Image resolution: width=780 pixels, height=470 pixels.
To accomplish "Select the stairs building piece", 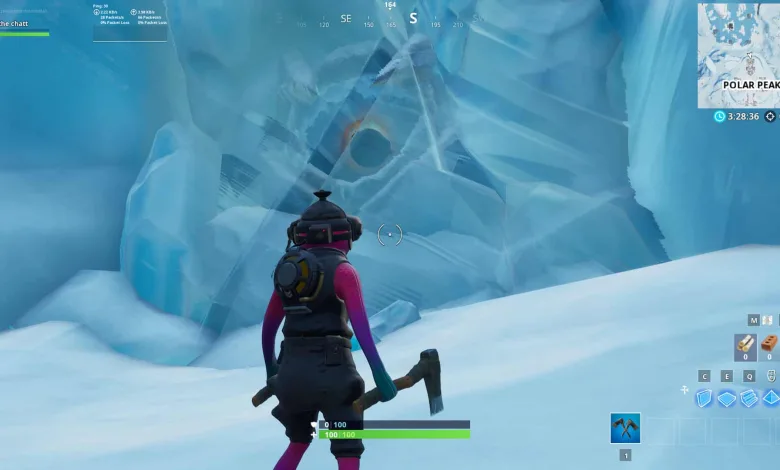I will pos(749,398).
